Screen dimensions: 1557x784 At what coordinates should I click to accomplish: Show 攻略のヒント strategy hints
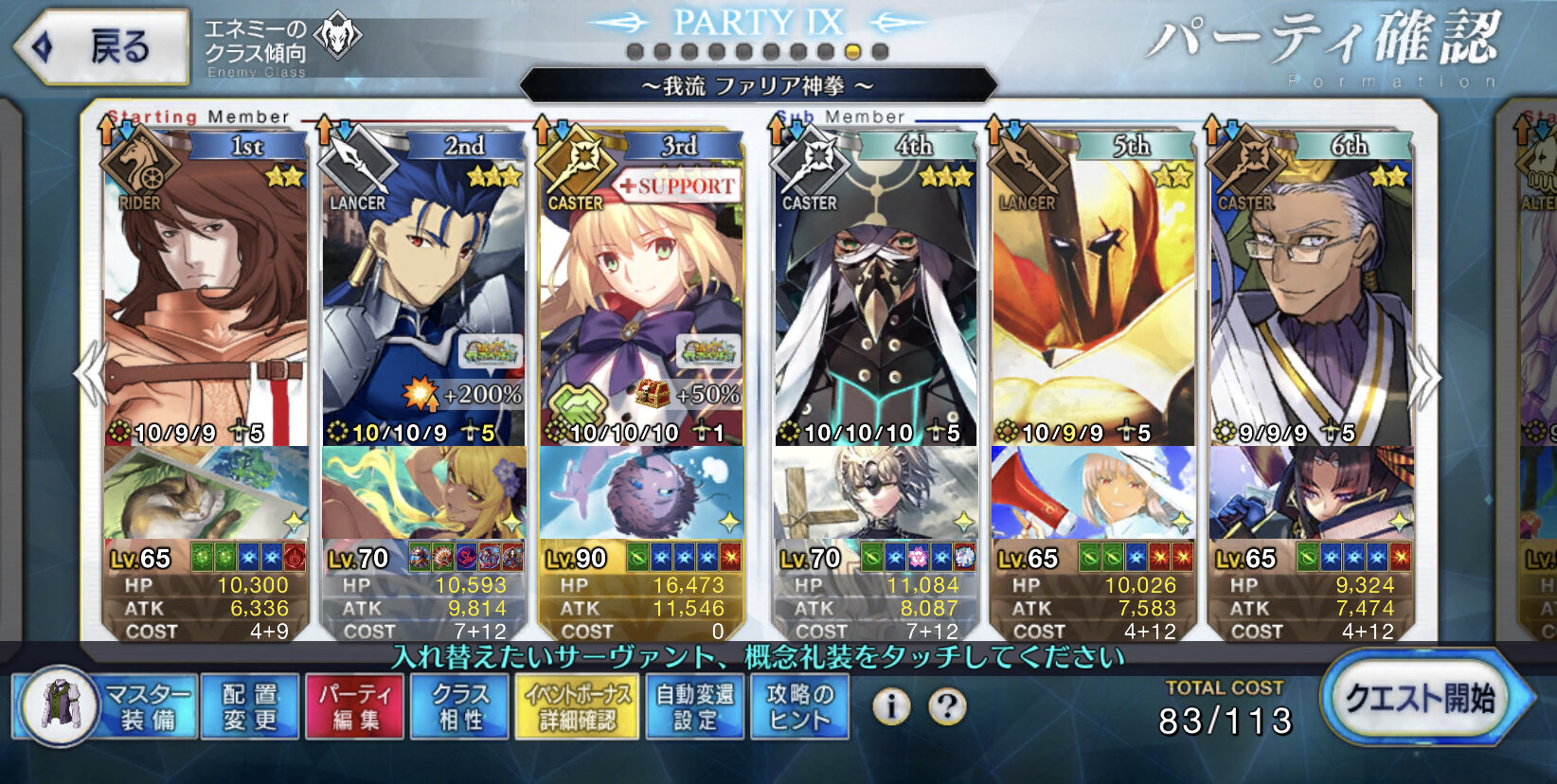click(799, 706)
